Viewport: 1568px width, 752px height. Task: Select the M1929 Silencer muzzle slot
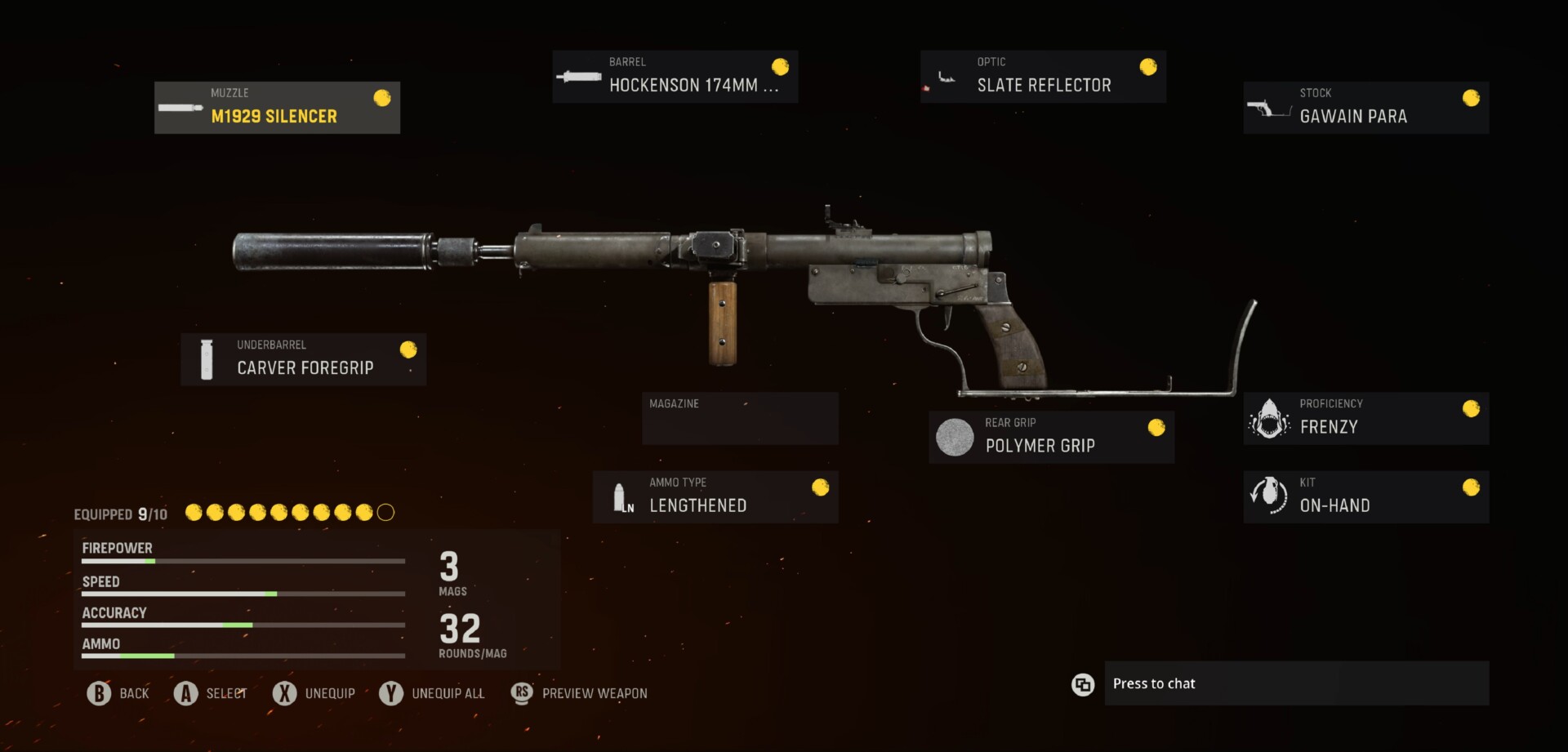(x=277, y=108)
